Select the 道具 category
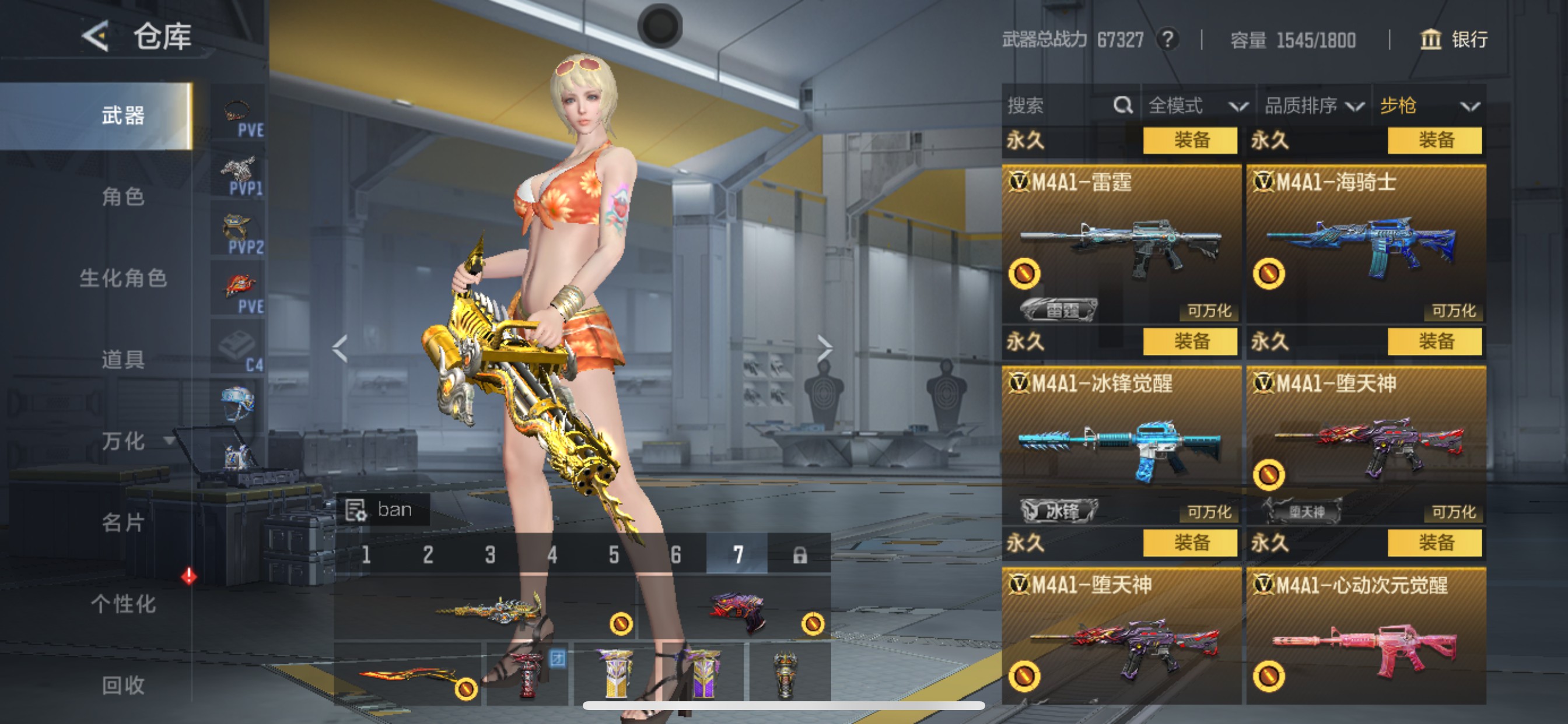Image resolution: width=1568 pixels, height=724 pixels. pyautogui.click(x=123, y=360)
